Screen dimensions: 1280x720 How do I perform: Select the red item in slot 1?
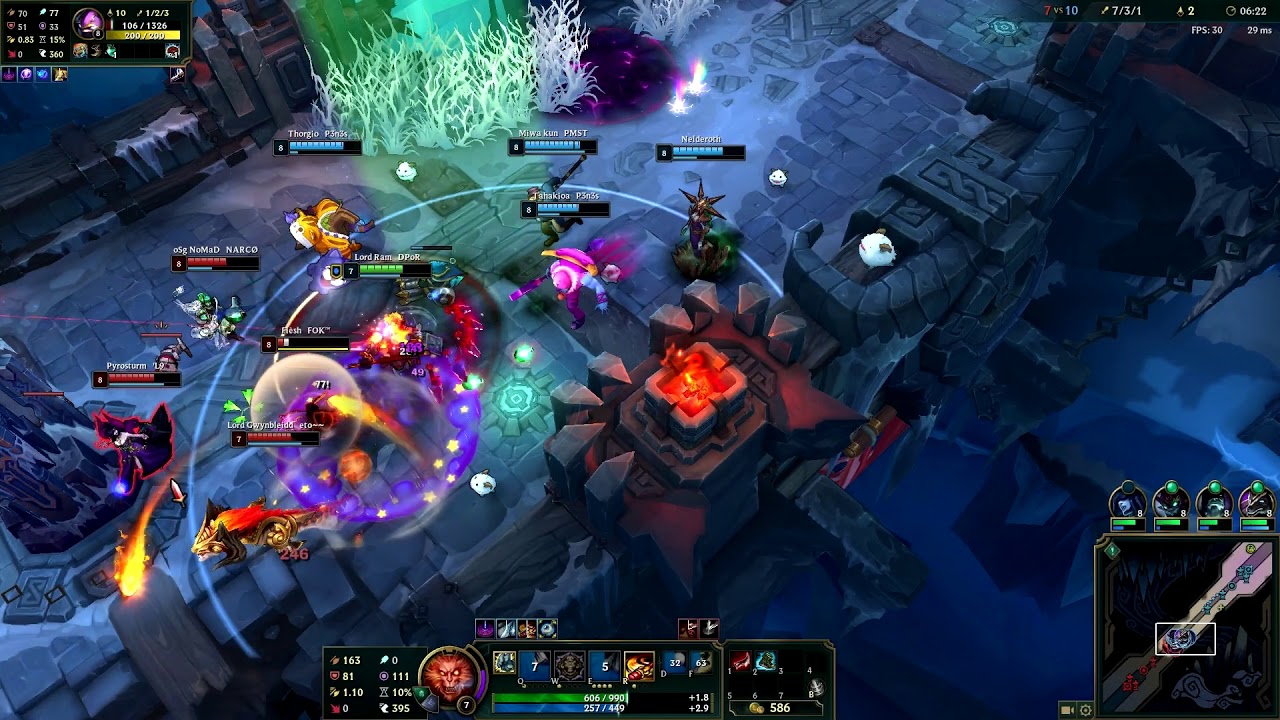(741, 662)
